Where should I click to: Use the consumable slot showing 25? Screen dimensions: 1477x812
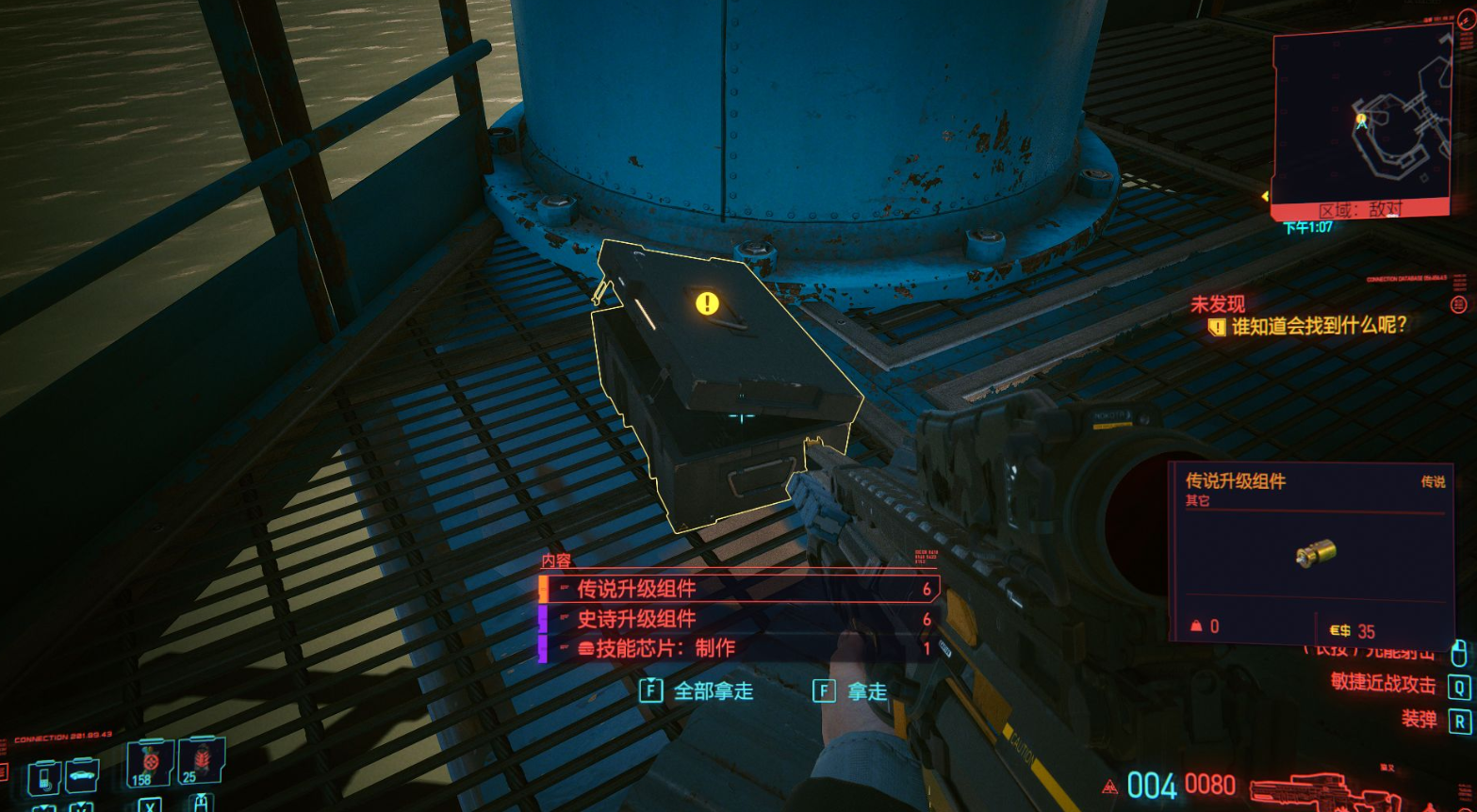(x=202, y=759)
